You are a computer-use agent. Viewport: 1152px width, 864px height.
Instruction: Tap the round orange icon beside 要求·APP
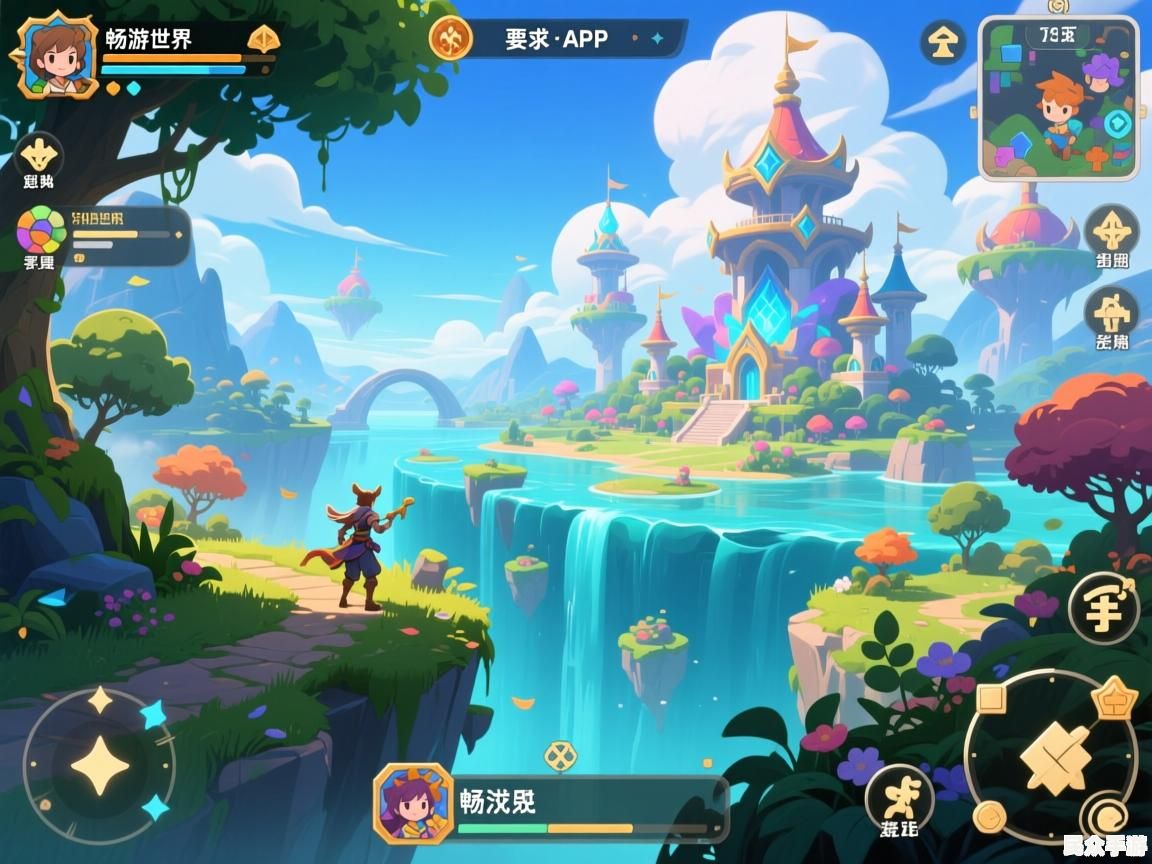[x=450, y=38]
